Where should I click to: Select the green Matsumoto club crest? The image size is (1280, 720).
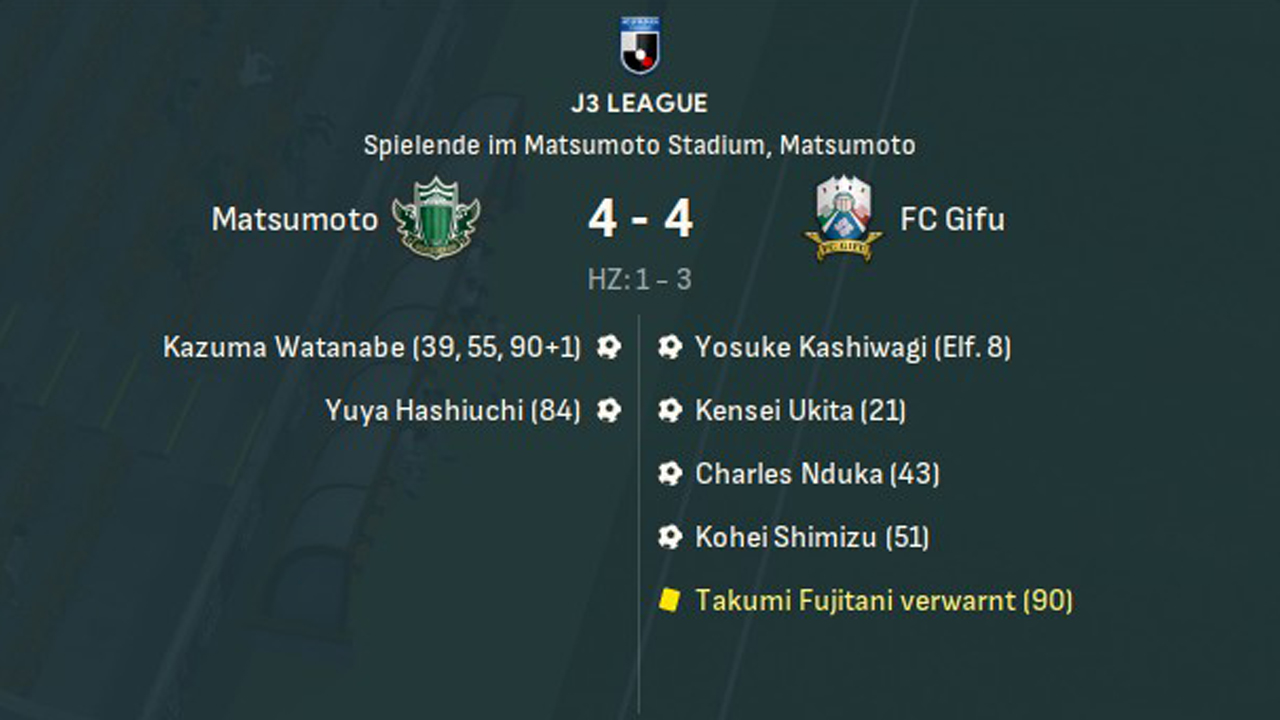pyautogui.click(x=436, y=218)
